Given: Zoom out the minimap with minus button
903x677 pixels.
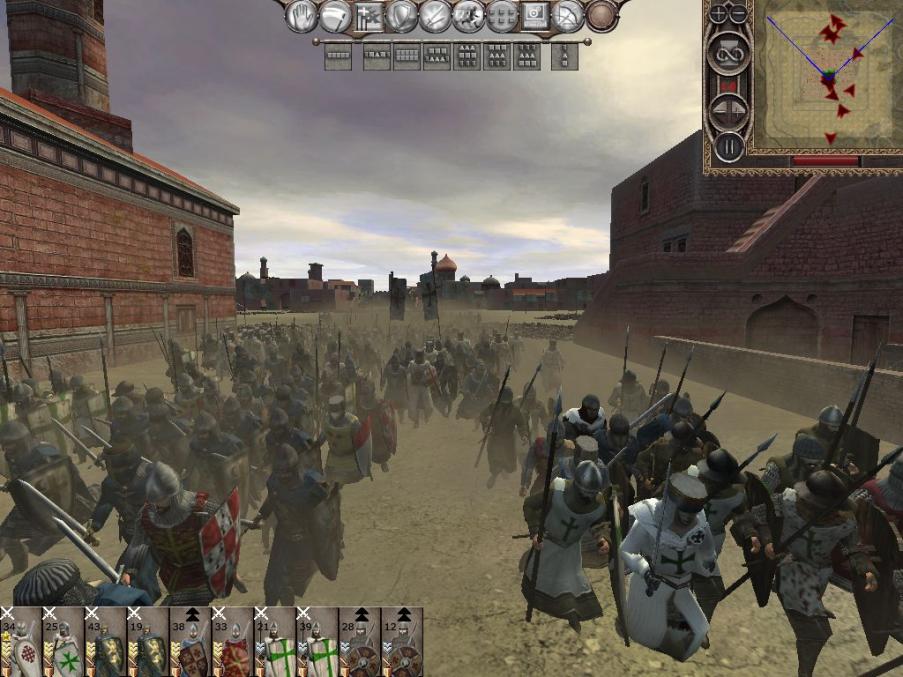Looking at the screenshot, I should 738,13.
